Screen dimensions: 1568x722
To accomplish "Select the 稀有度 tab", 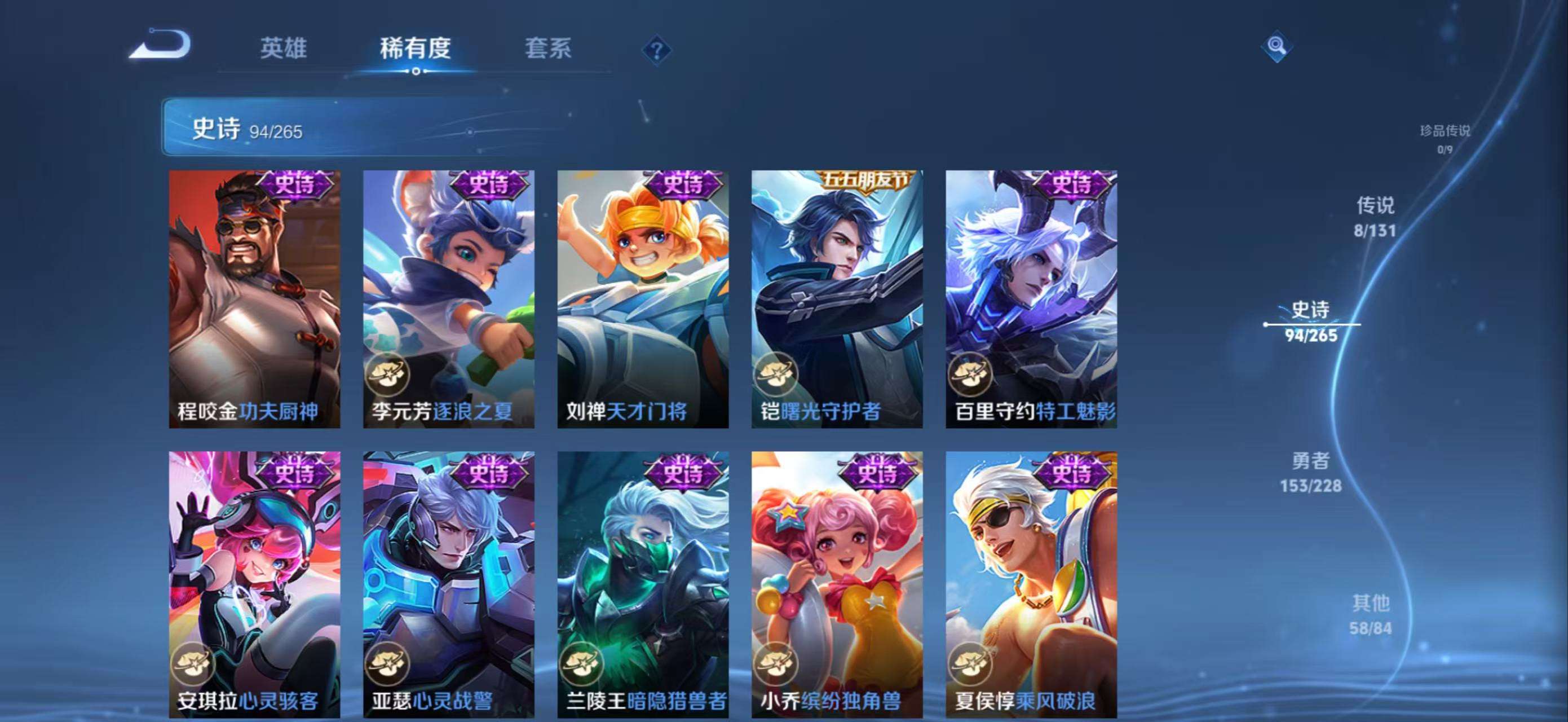I will [415, 48].
